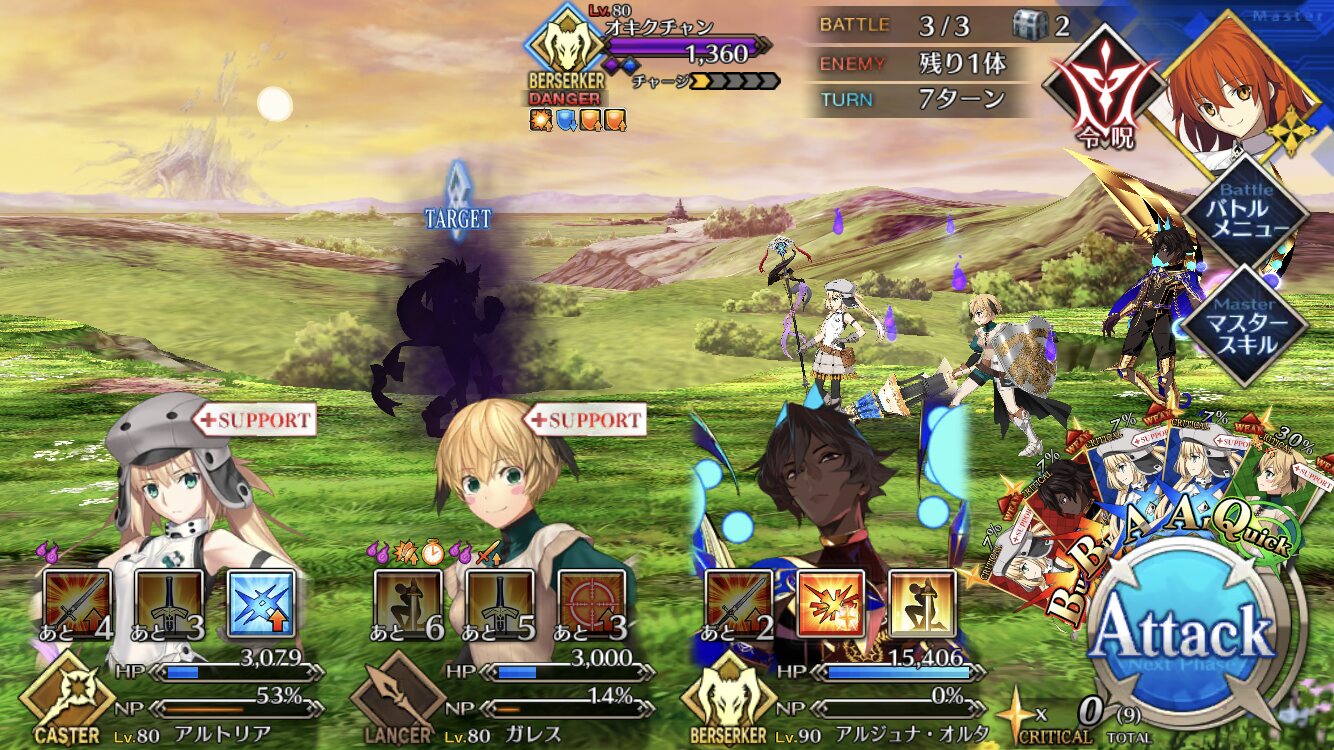Activate Artoria's glowing blue third skill
The width and height of the screenshot is (1334, 750).
click(261, 603)
